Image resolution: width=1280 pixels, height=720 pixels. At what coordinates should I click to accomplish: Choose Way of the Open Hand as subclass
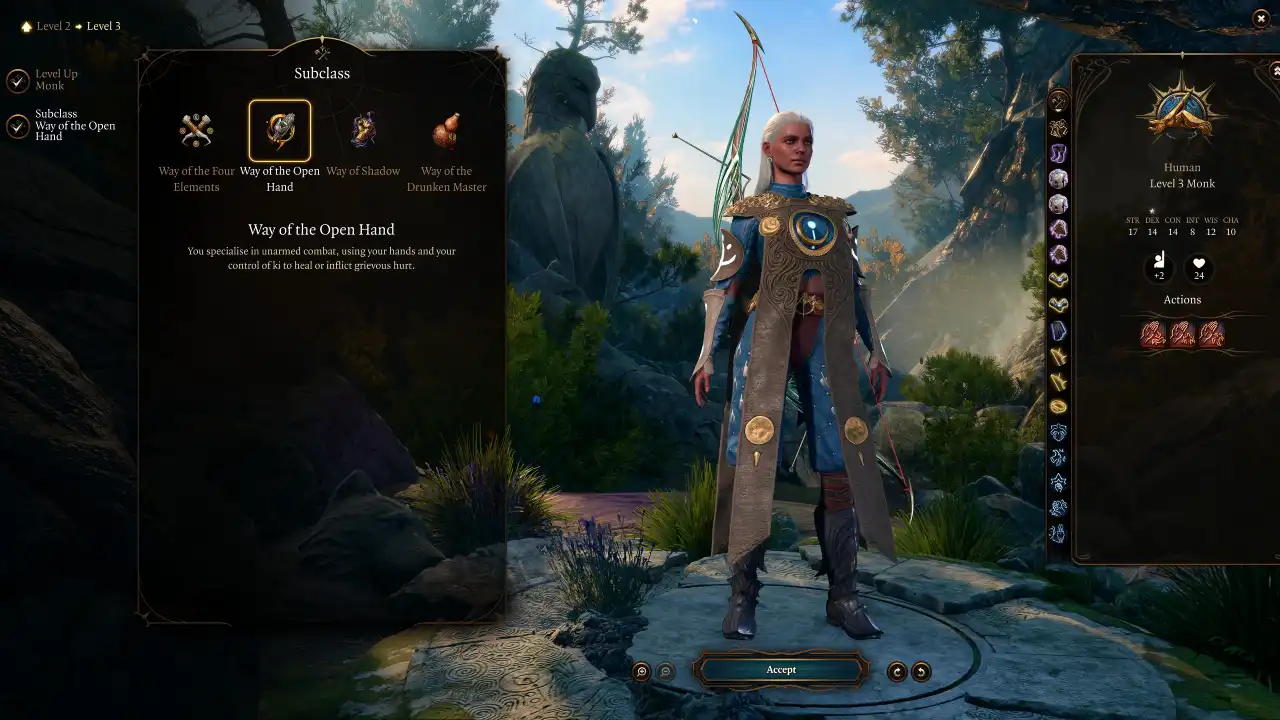[280, 130]
